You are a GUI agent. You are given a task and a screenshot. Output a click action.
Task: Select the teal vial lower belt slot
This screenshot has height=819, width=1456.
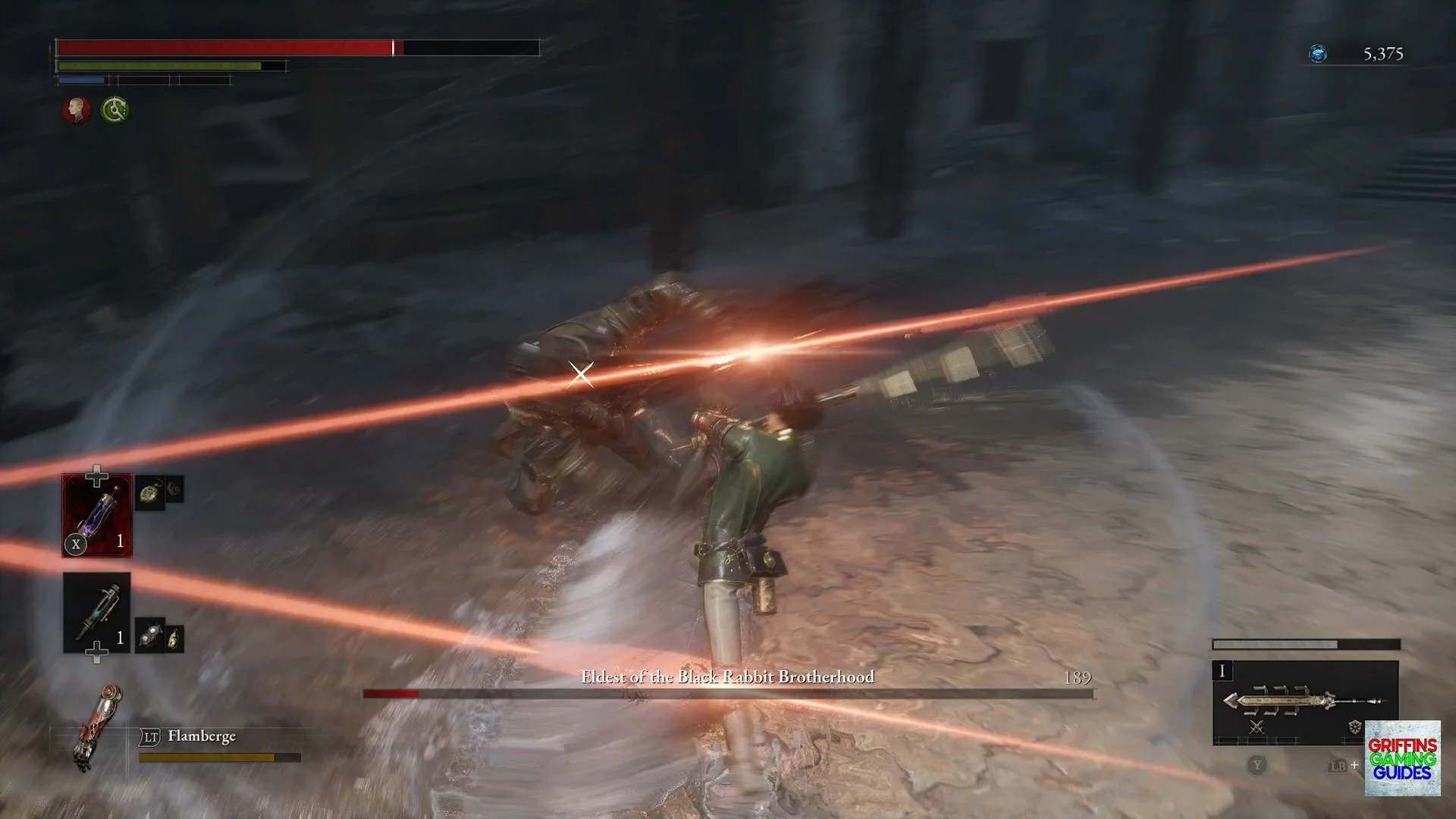[x=97, y=612]
